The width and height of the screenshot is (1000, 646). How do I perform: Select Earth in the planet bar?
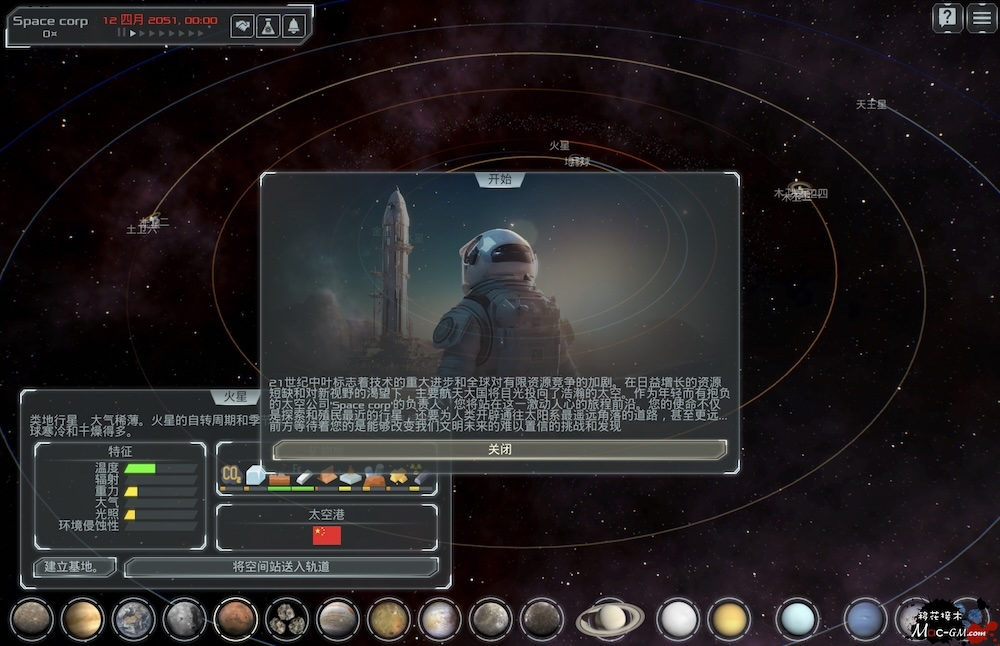click(133, 619)
